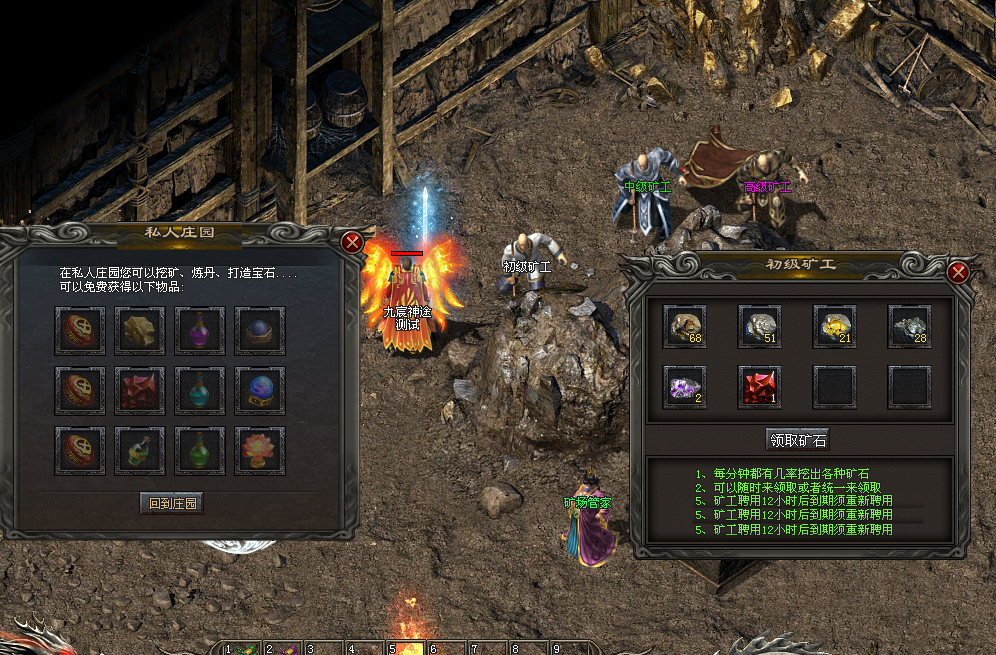The image size is (996, 655).
Task: Close the 私人庄园 window
Action: pyautogui.click(x=351, y=242)
